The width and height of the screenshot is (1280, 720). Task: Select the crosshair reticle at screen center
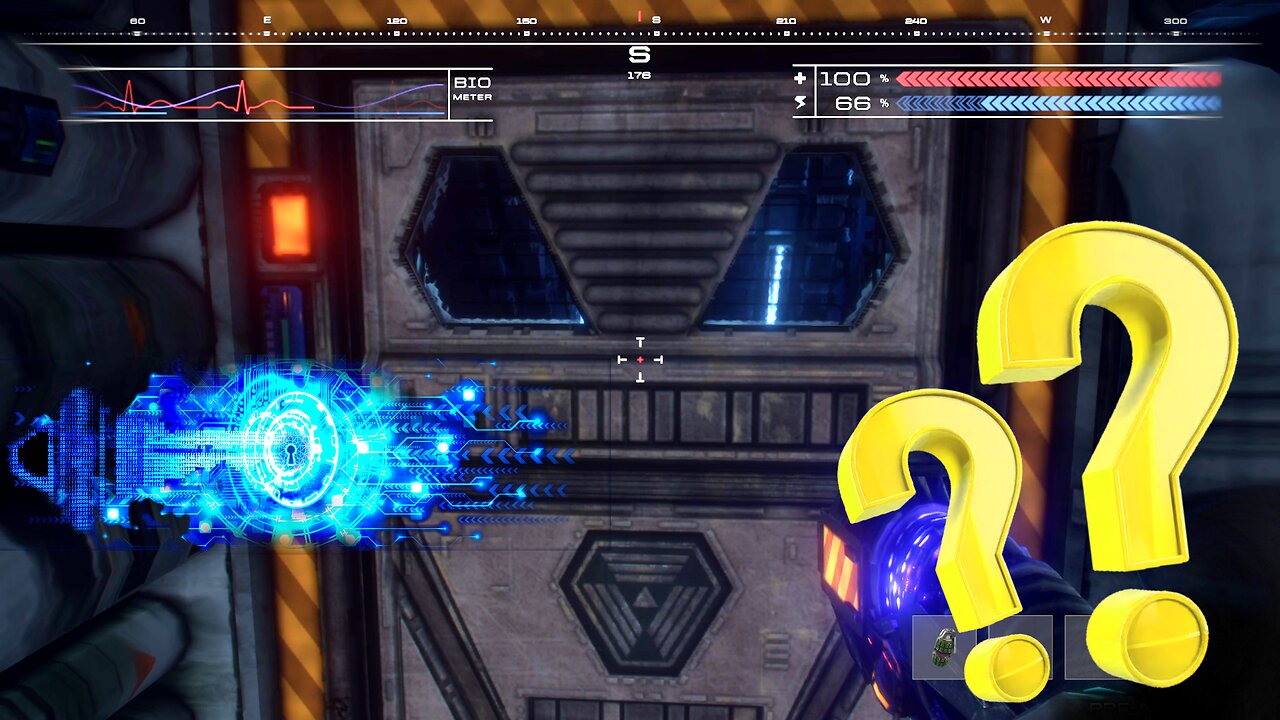coord(640,359)
